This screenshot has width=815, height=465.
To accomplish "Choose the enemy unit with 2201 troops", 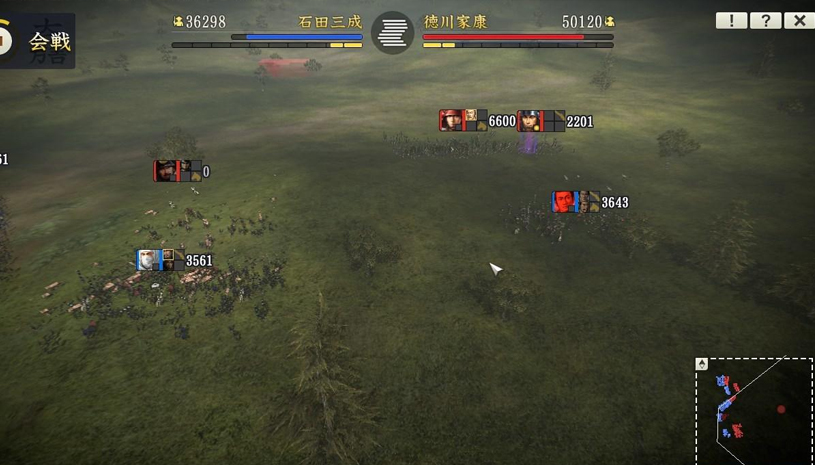I will click(541, 121).
